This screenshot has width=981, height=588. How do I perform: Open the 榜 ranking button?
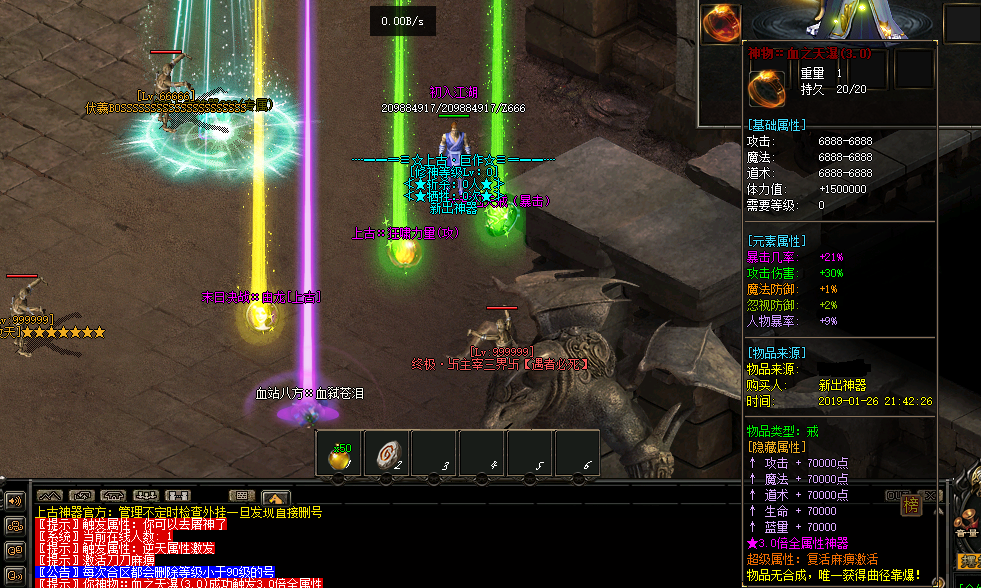[911, 505]
